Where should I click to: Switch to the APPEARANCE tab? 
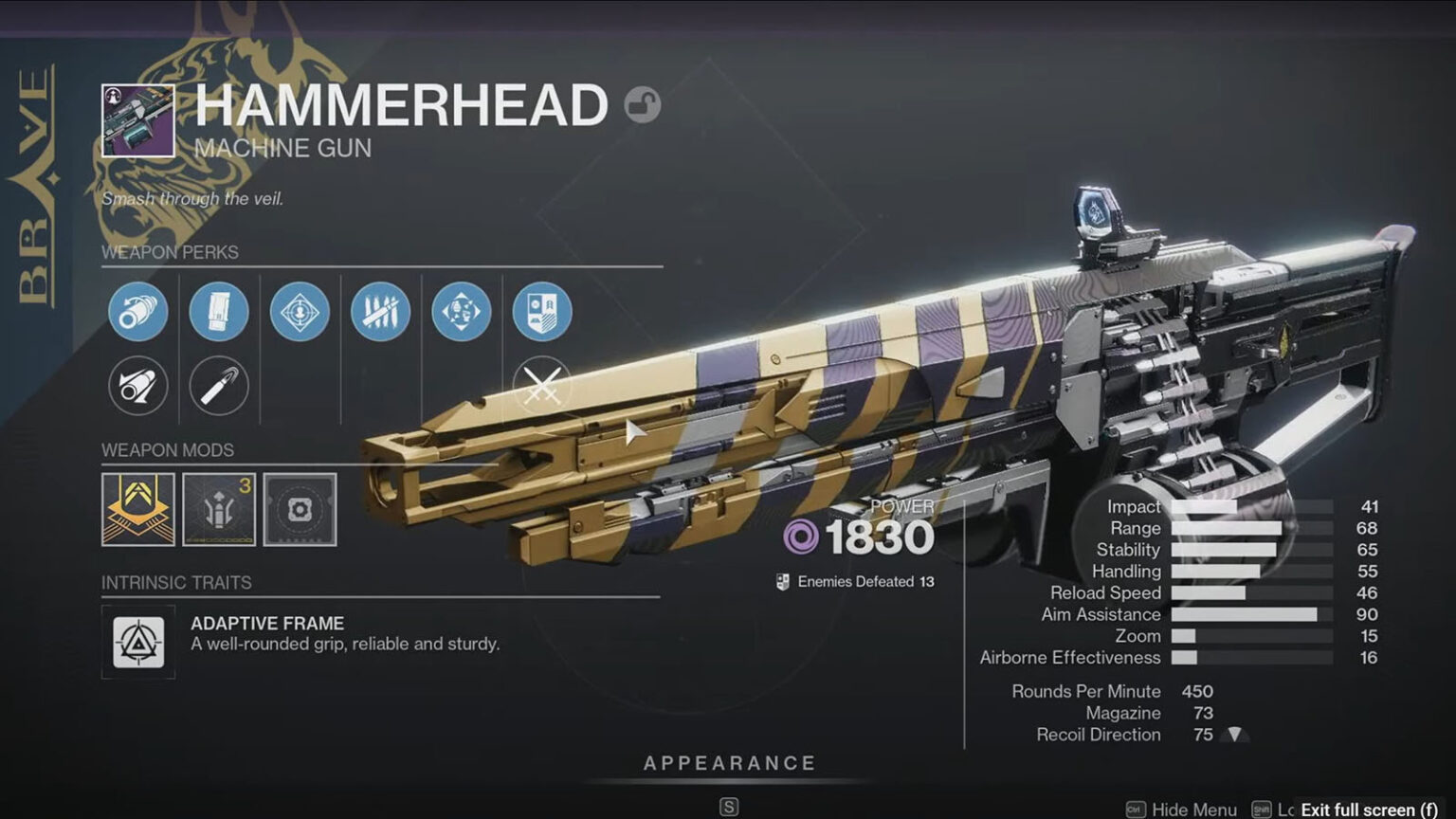click(728, 761)
